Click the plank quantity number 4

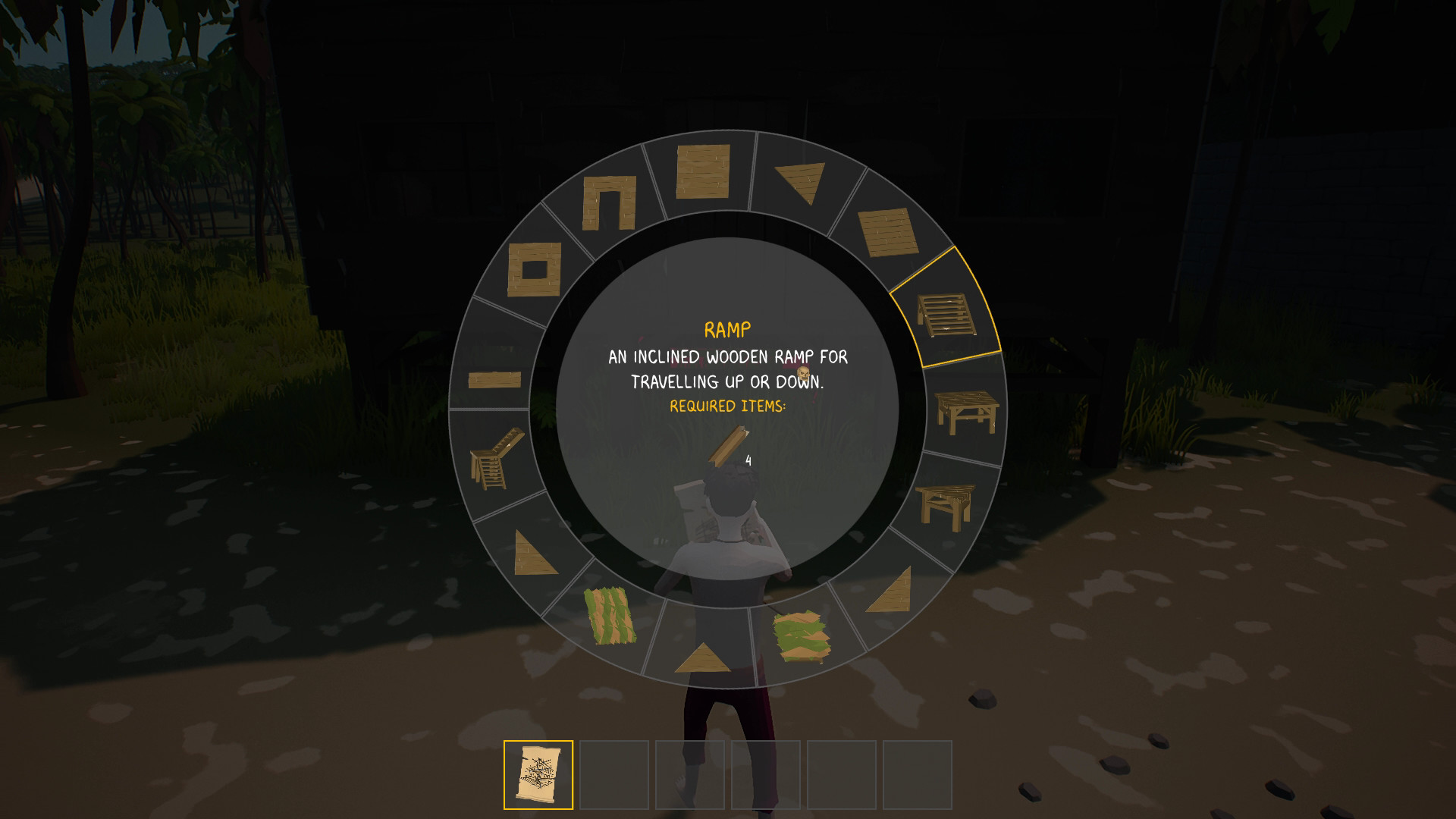[747, 460]
